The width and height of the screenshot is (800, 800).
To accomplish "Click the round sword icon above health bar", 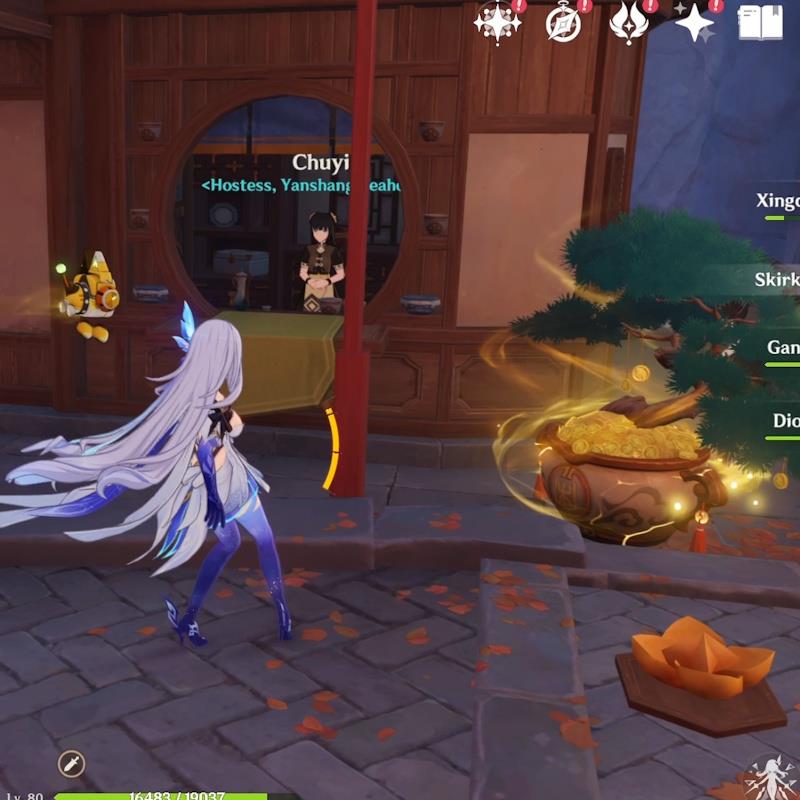I will (71, 764).
